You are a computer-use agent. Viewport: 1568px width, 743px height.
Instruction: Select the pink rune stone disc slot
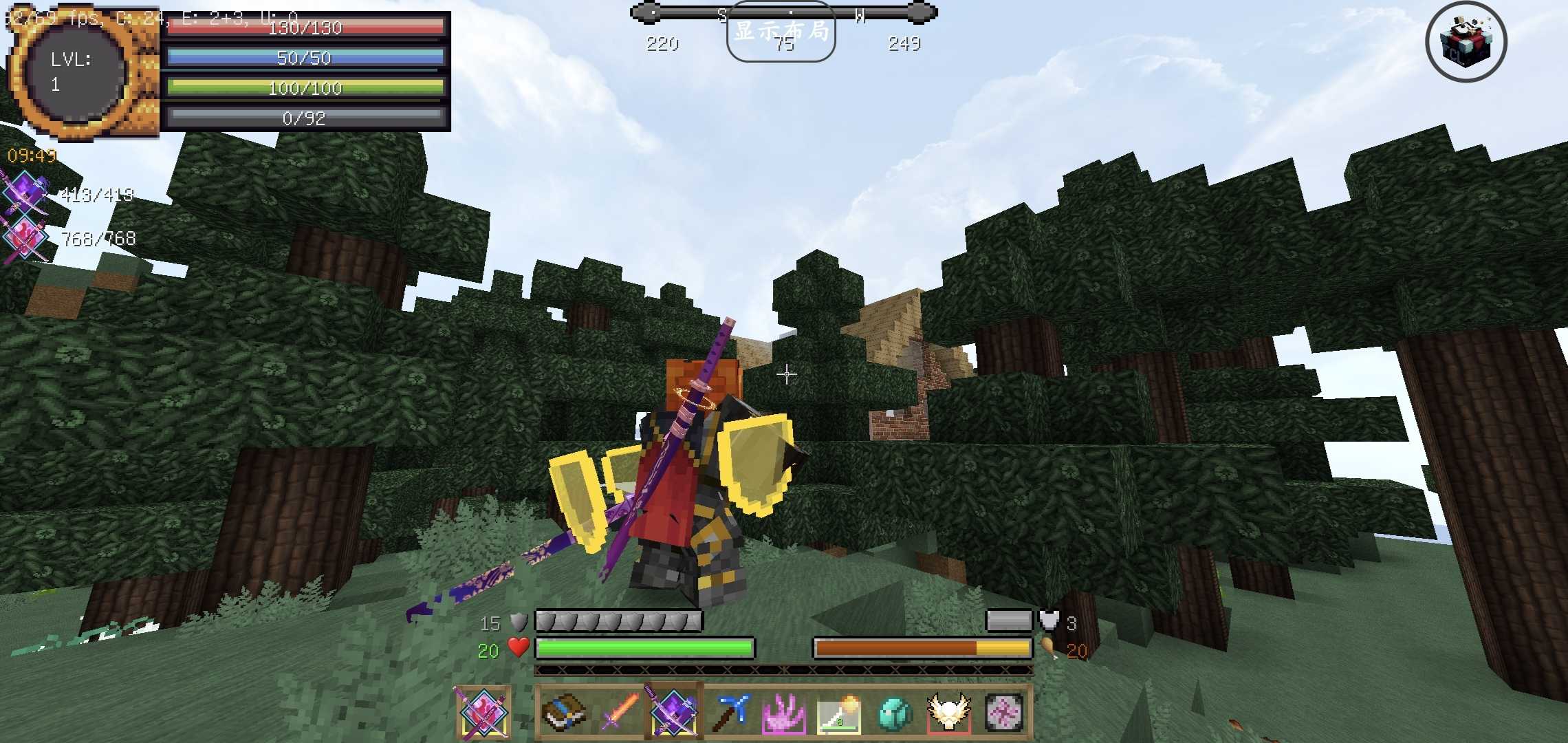click(x=1004, y=712)
